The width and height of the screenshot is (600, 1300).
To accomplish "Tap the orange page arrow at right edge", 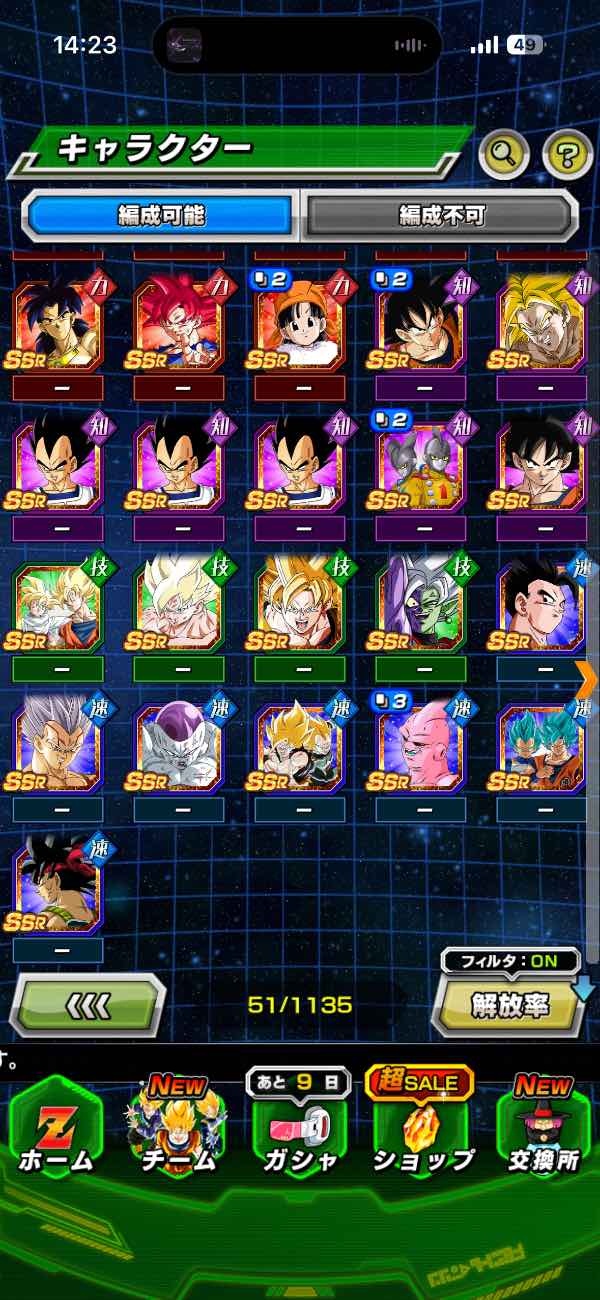I will (x=587, y=678).
